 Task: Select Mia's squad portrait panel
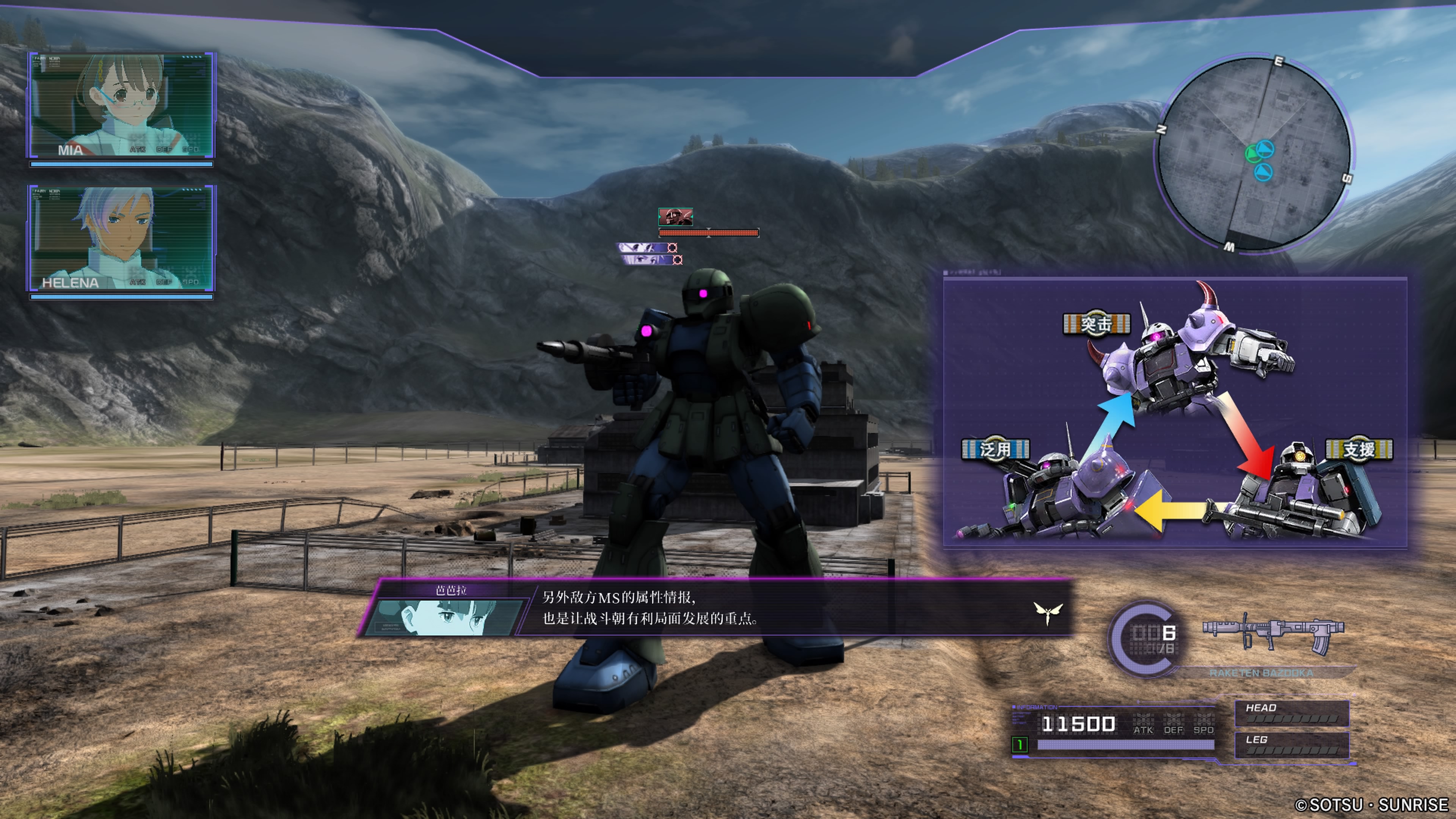121,106
